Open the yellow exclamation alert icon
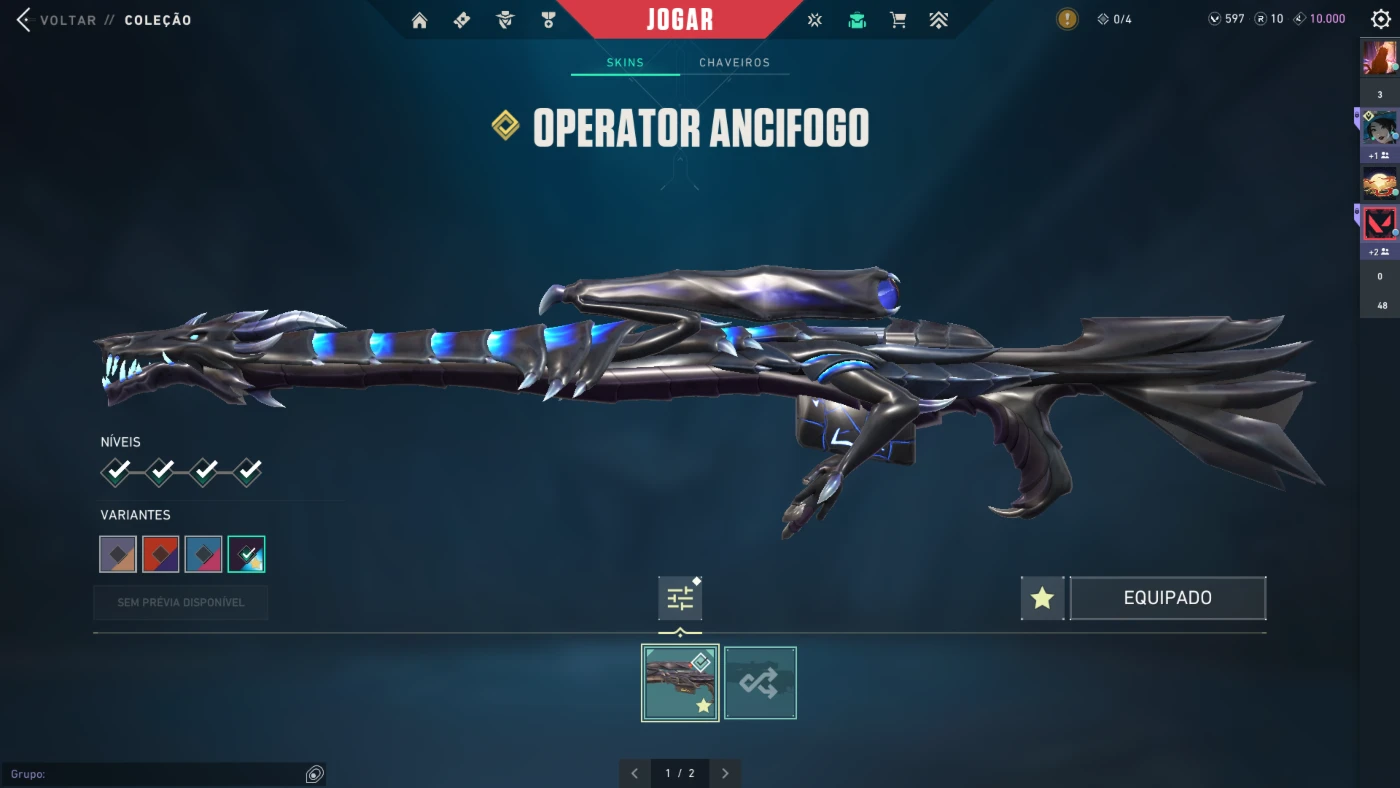1400x788 pixels. point(1067,19)
